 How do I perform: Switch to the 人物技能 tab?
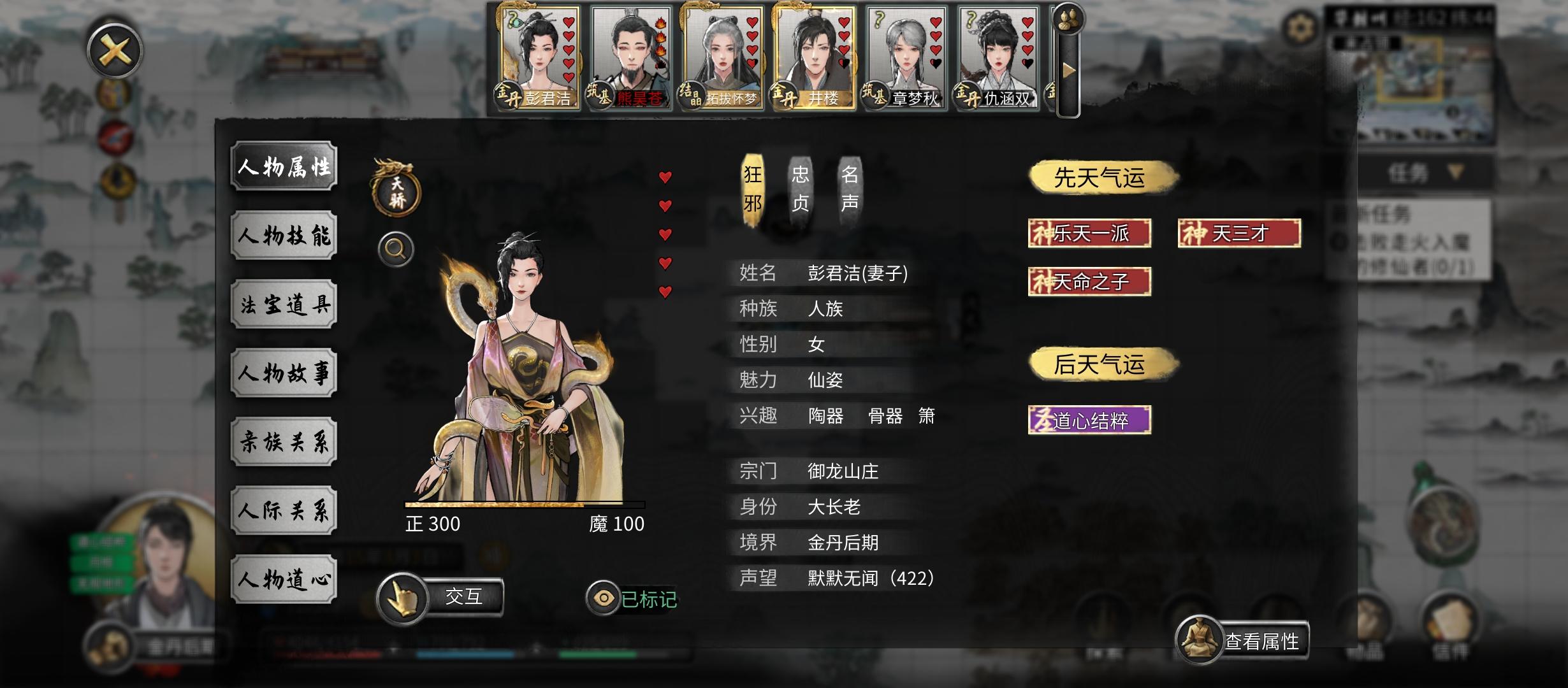[x=284, y=235]
